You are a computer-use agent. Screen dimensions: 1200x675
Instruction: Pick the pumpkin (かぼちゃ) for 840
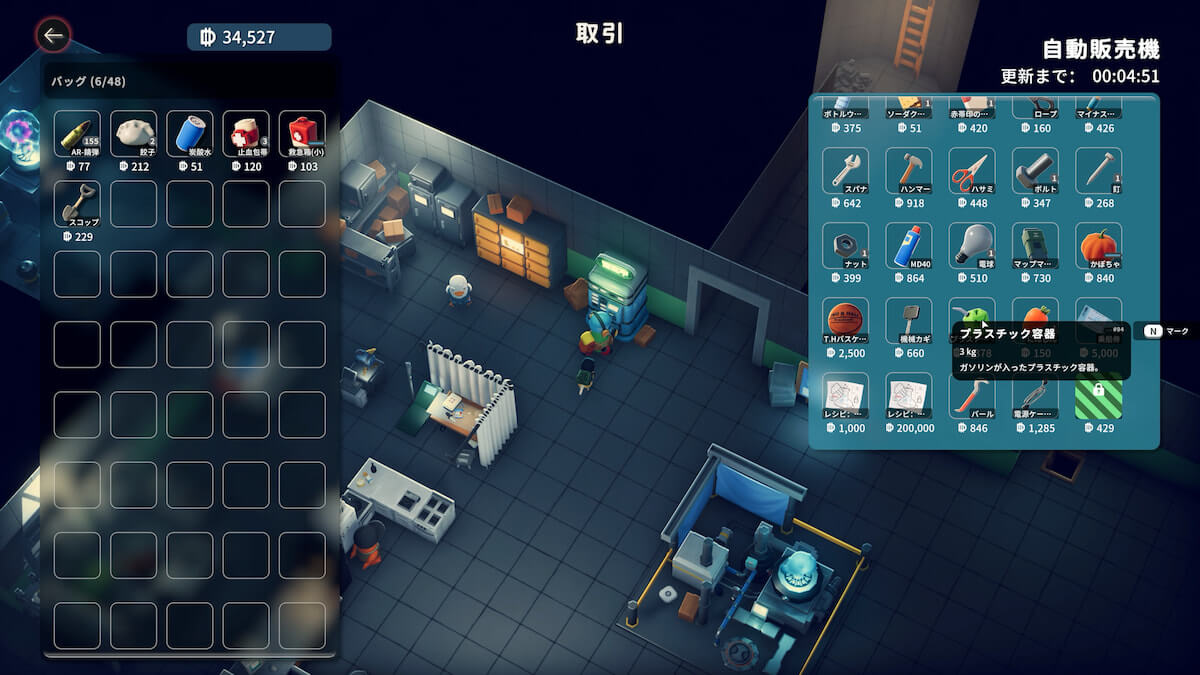tap(1098, 246)
